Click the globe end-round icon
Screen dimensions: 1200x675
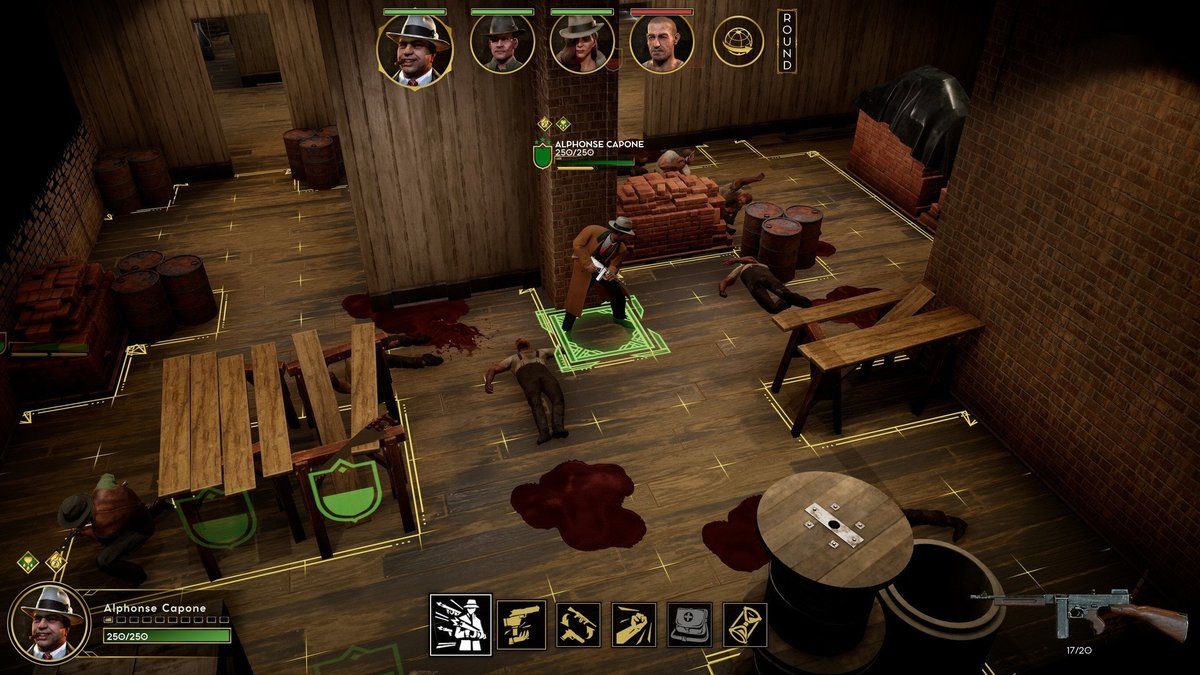tap(738, 42)
